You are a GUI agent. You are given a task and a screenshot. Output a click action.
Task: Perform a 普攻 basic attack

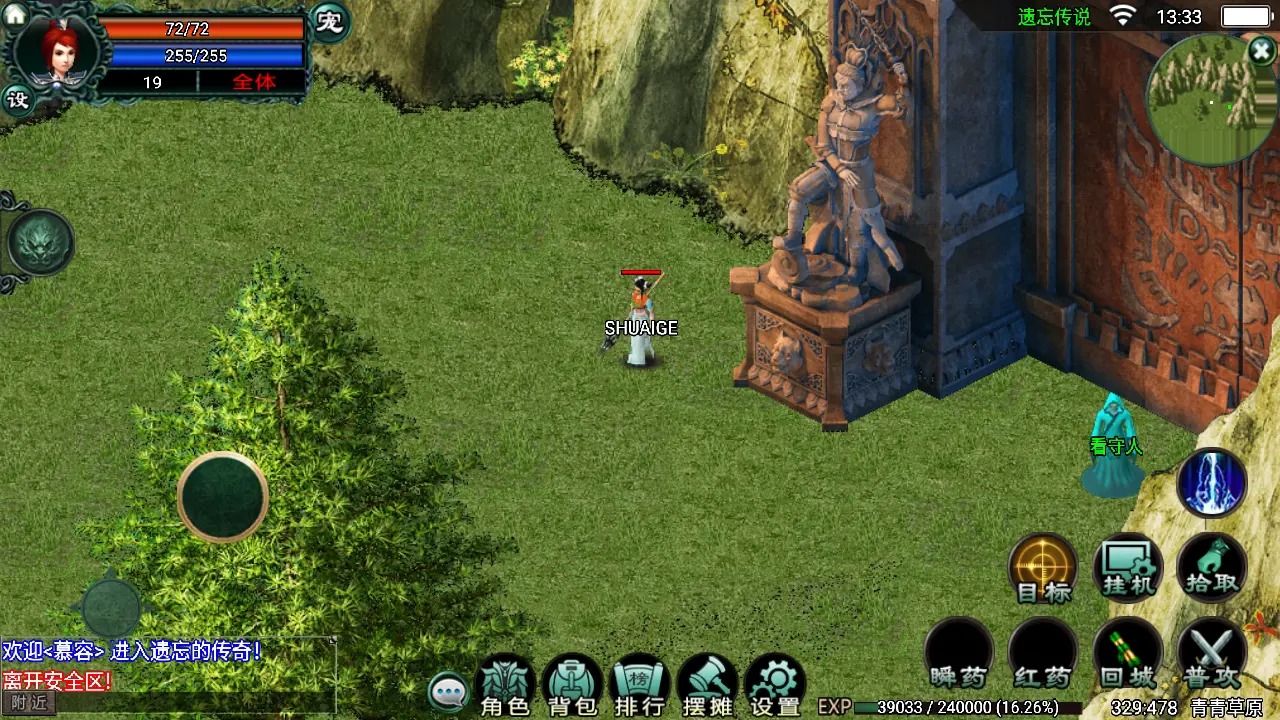pyautogui.click(x=1212, y=652)
